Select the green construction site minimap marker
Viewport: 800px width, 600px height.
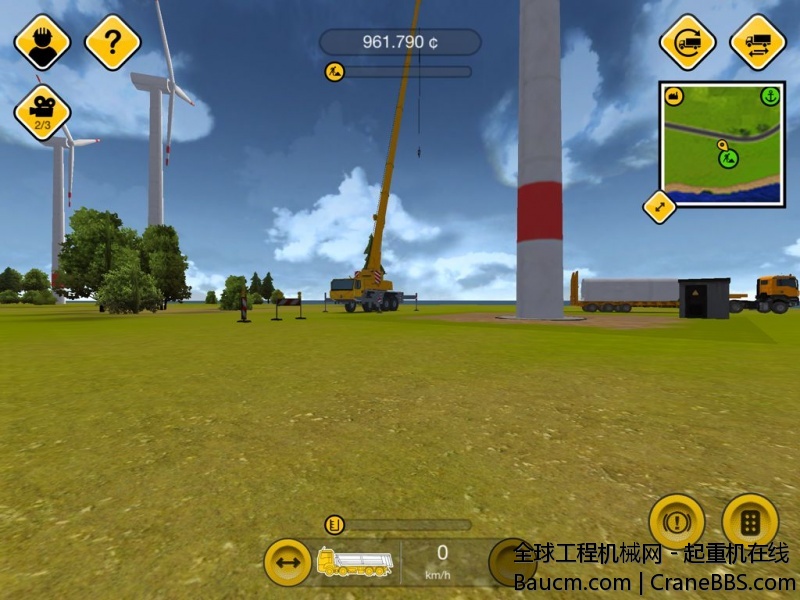tap(728, 158)
